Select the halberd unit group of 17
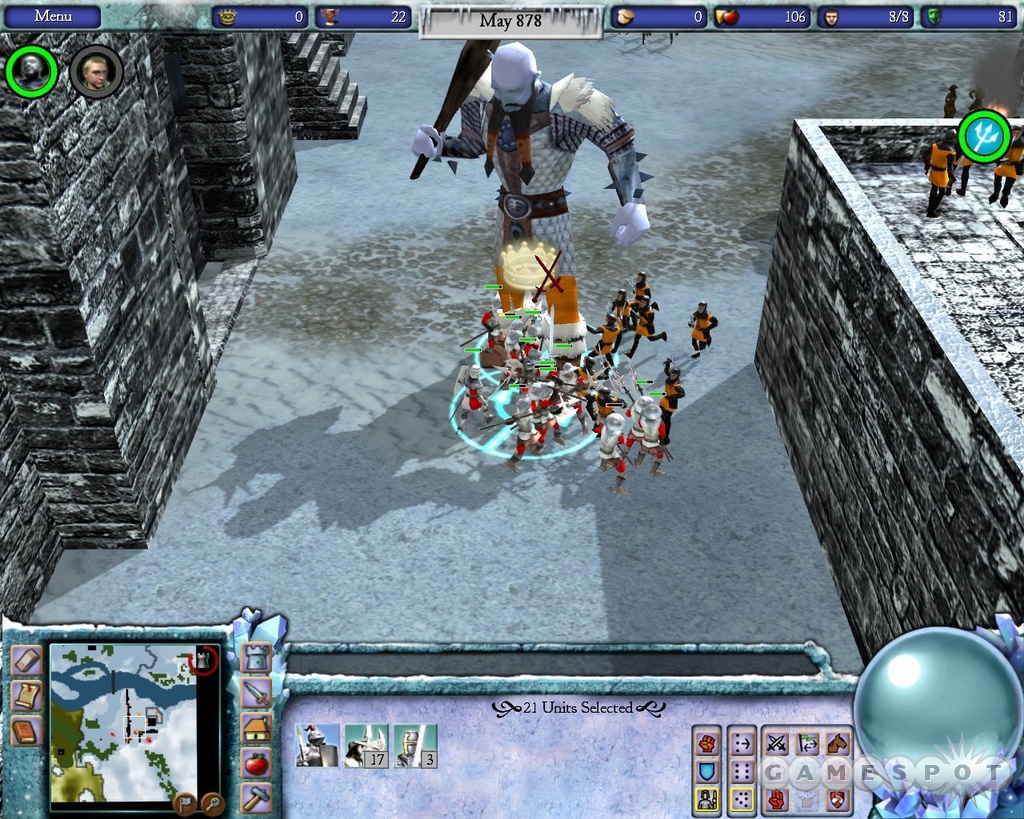The image size is (1024, 819). pyautogui.click(x=365, y=746)
